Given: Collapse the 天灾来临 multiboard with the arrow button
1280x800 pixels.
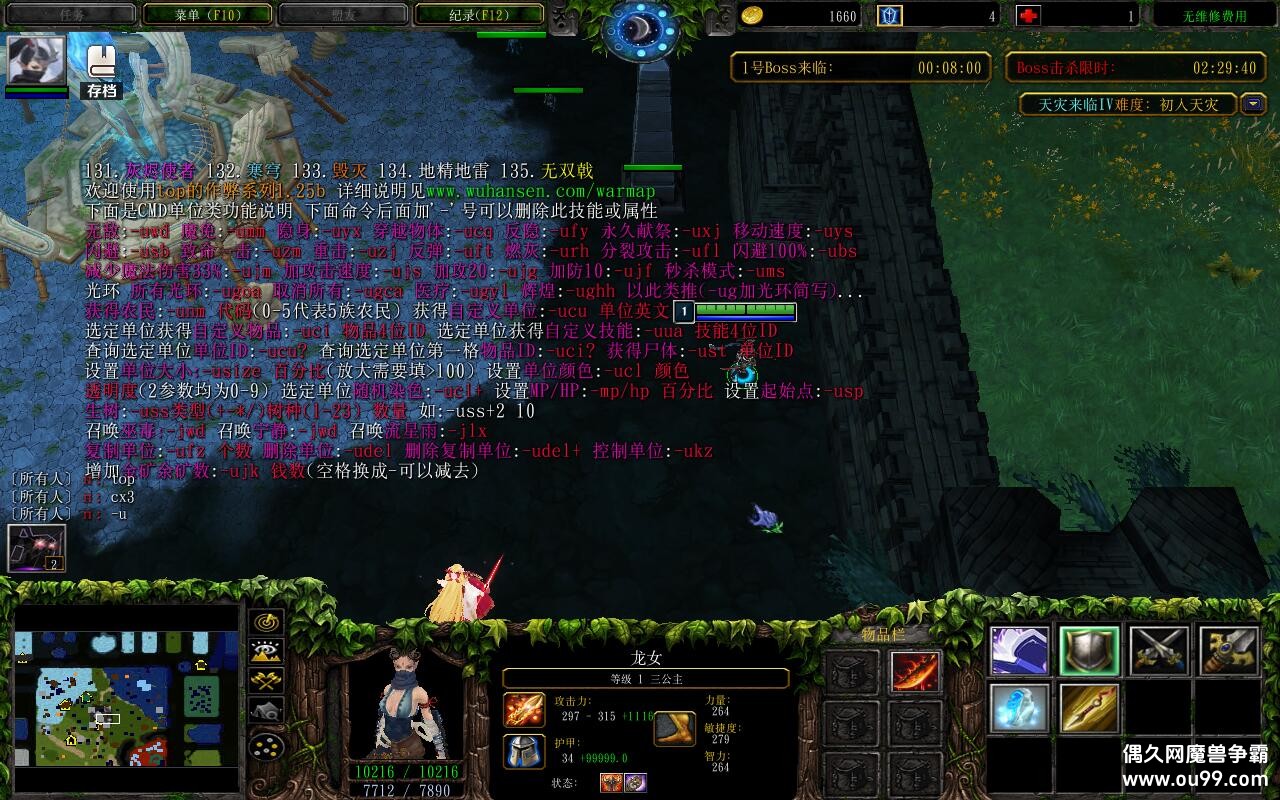Looking at the screenshot, I should (x=1253, y=103).
